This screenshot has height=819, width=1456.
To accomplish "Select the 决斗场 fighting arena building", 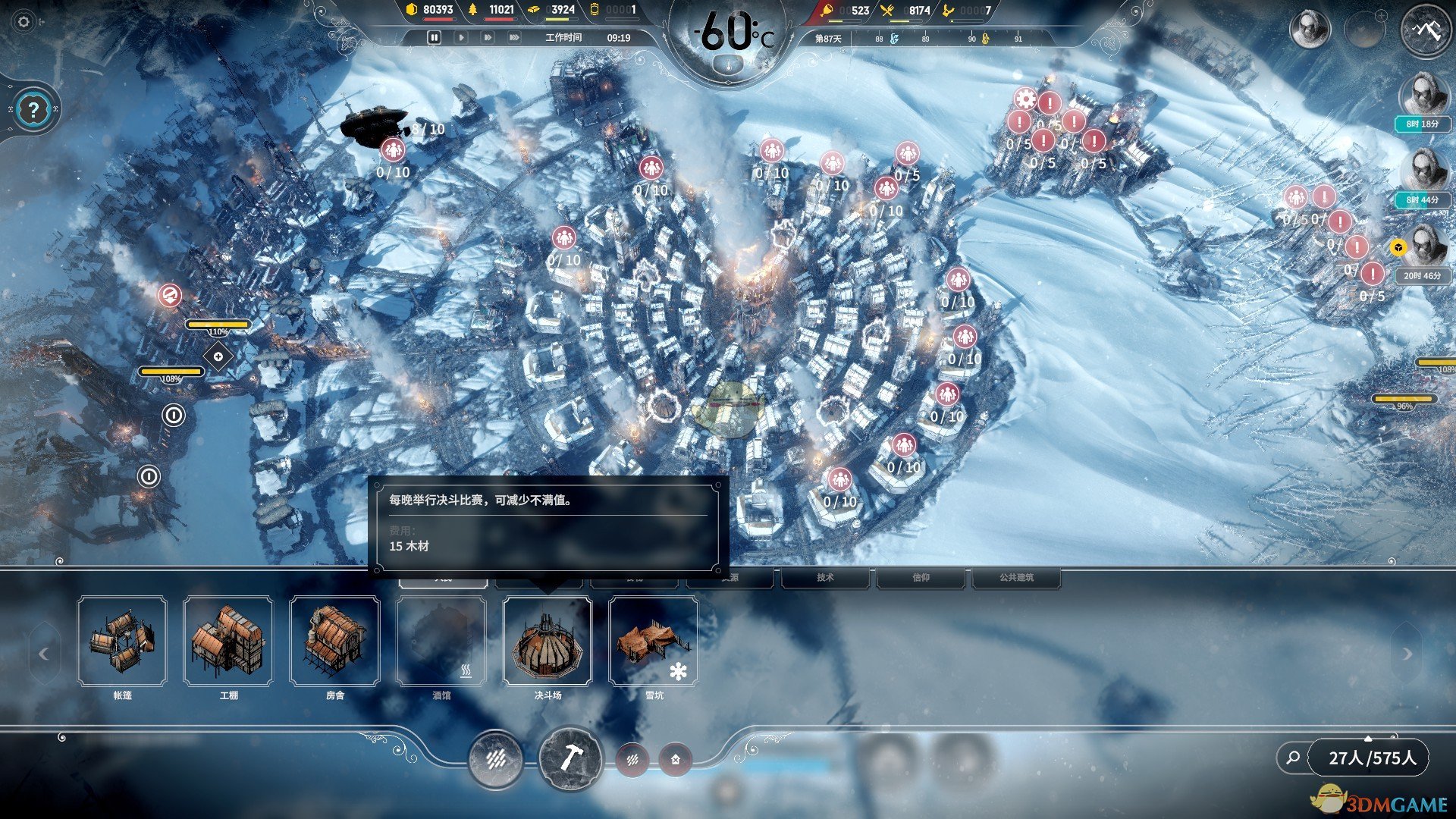I will 547,642.
